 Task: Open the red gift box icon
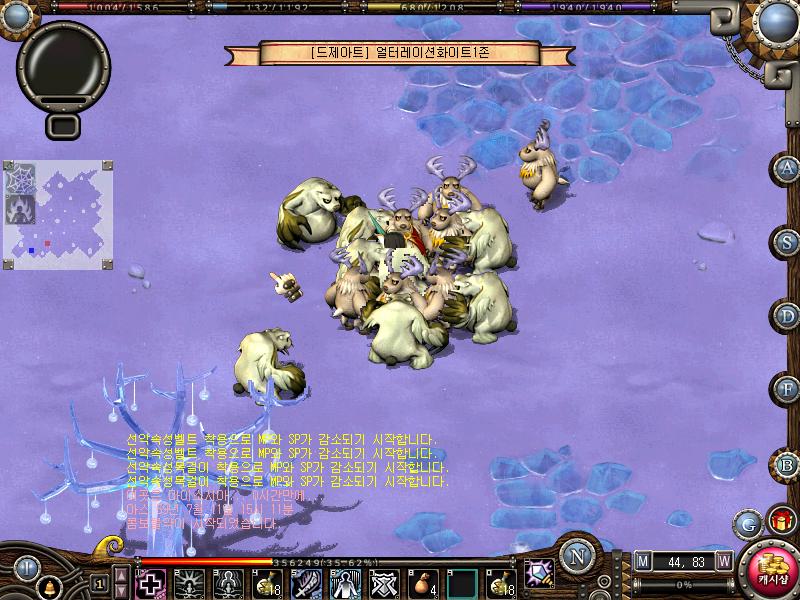[x=779, y=520]
